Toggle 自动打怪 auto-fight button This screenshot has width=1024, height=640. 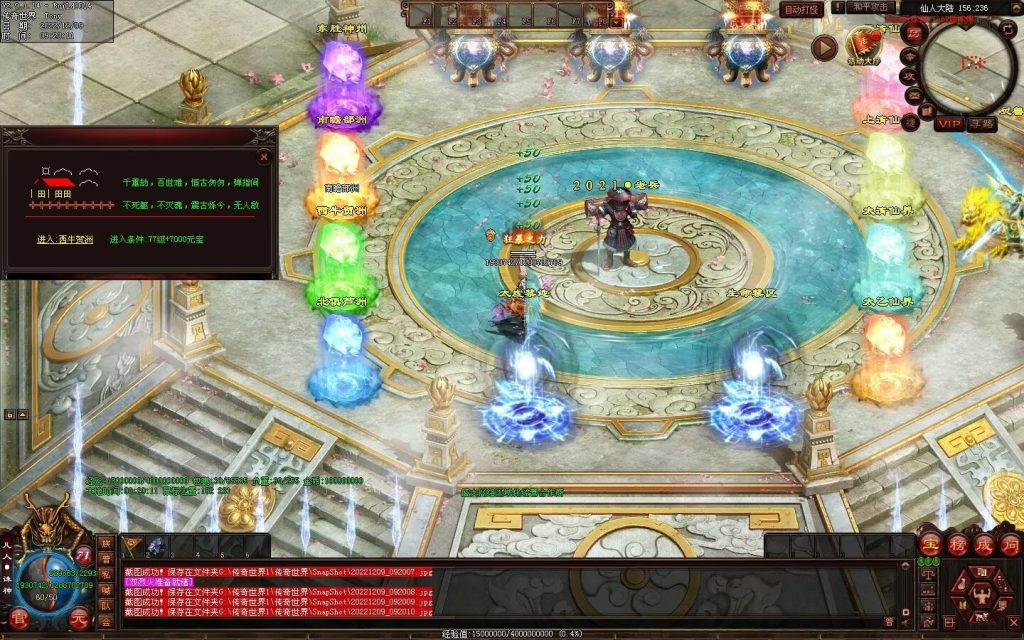click(800, 9)
